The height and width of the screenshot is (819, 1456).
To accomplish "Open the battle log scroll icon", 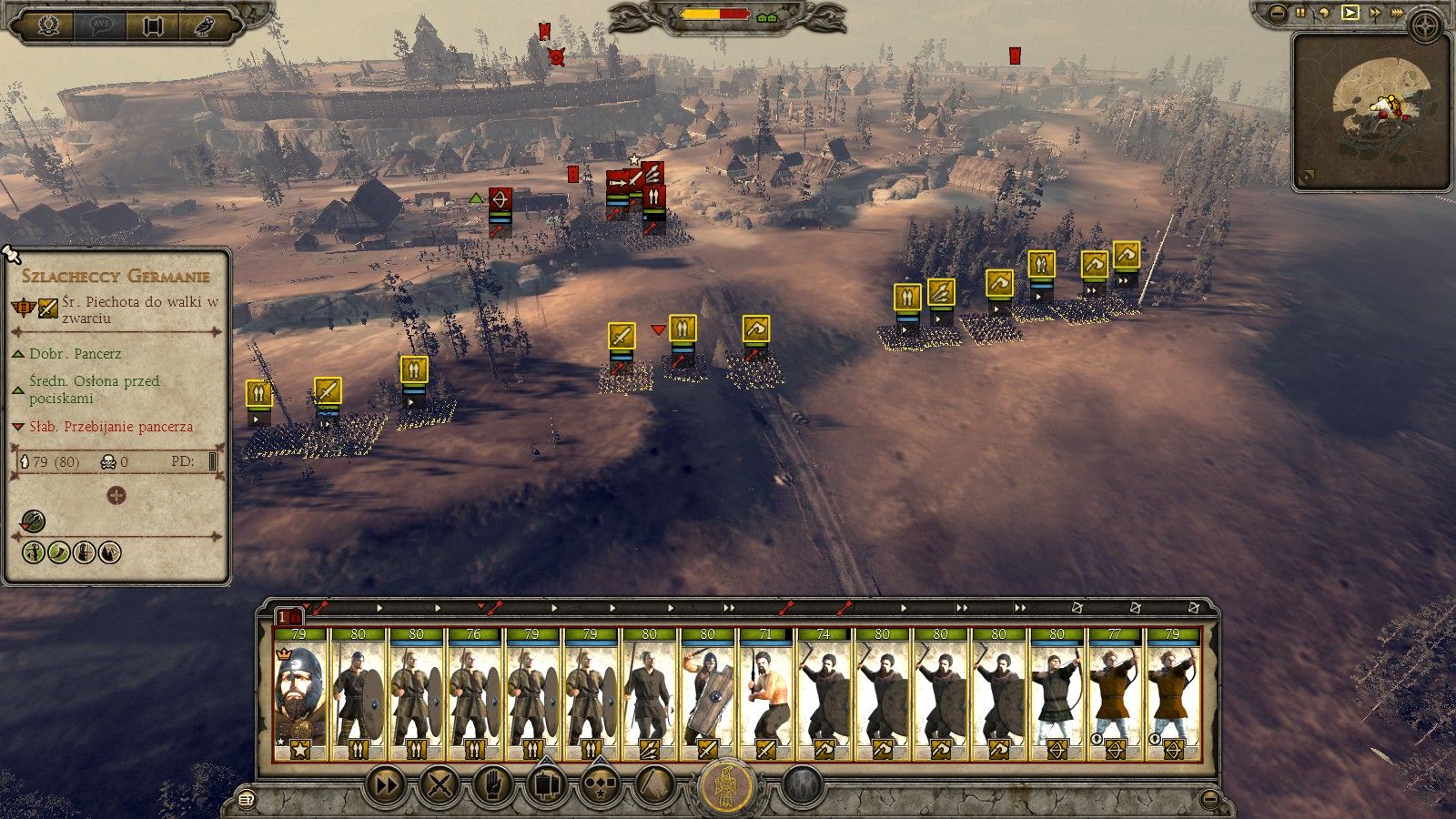I will [152, 25].
